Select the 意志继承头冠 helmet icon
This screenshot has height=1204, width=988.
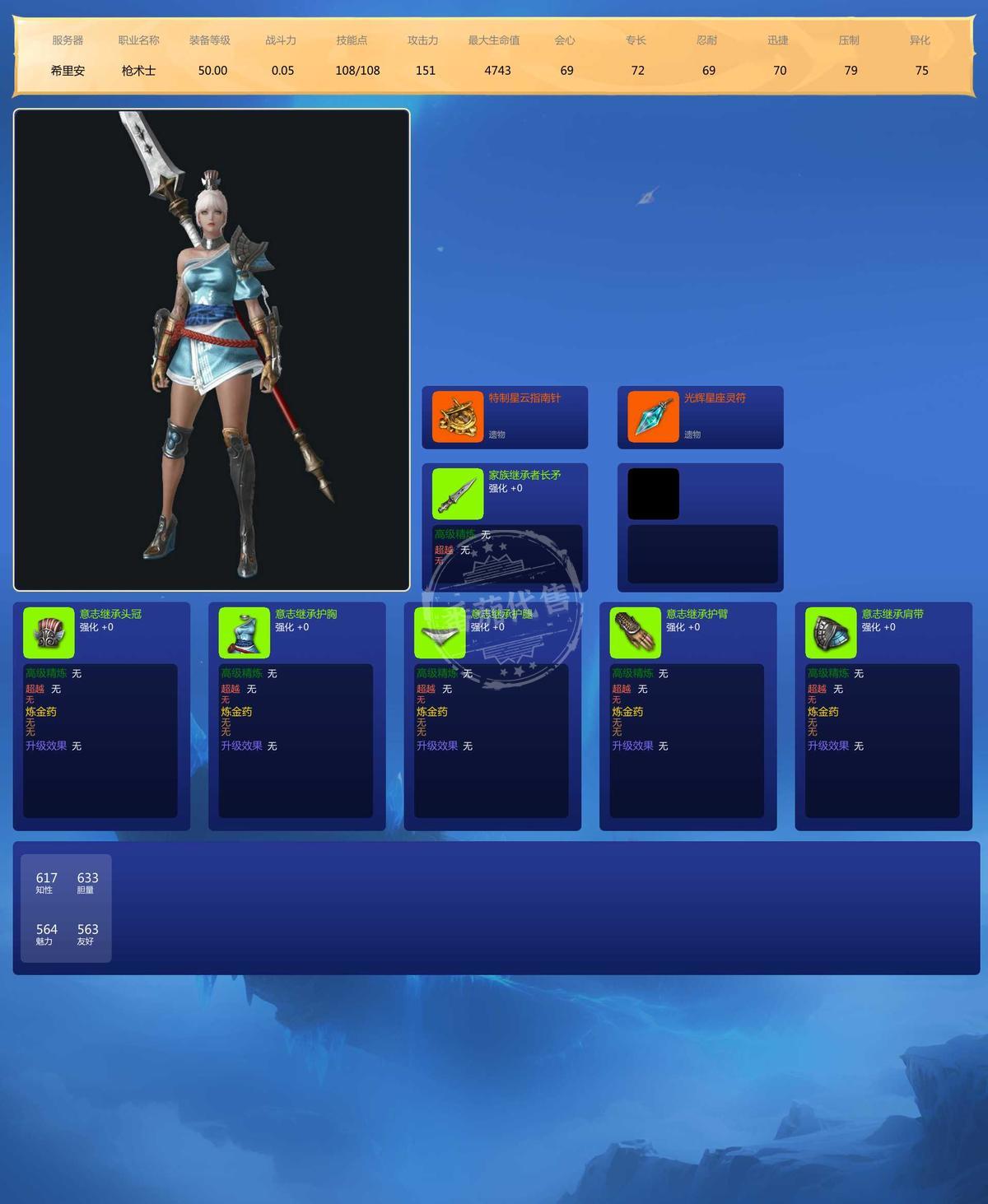point(49,633)
